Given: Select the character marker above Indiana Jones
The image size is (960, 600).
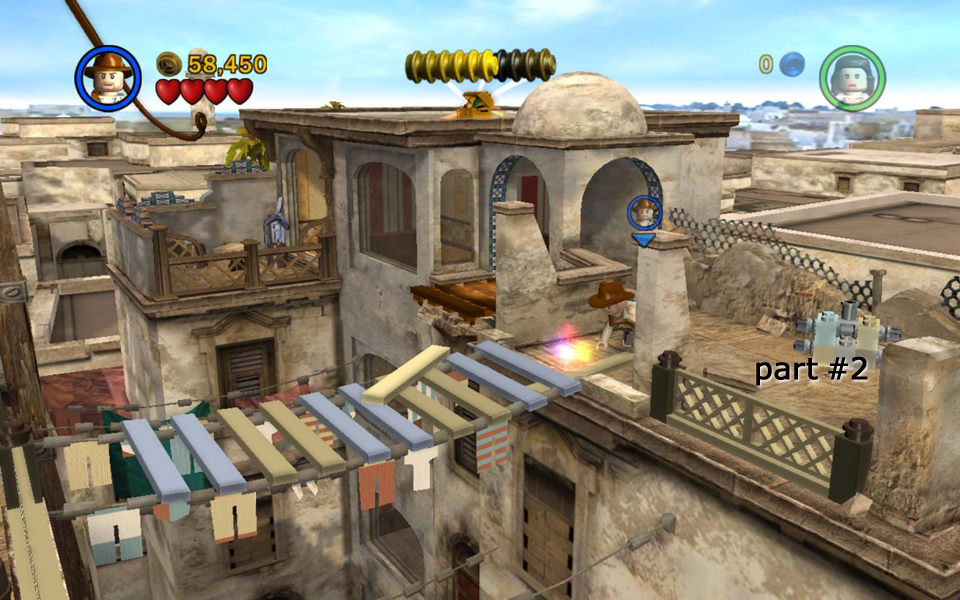Looking at the screenshot, I should pos(644,213).
